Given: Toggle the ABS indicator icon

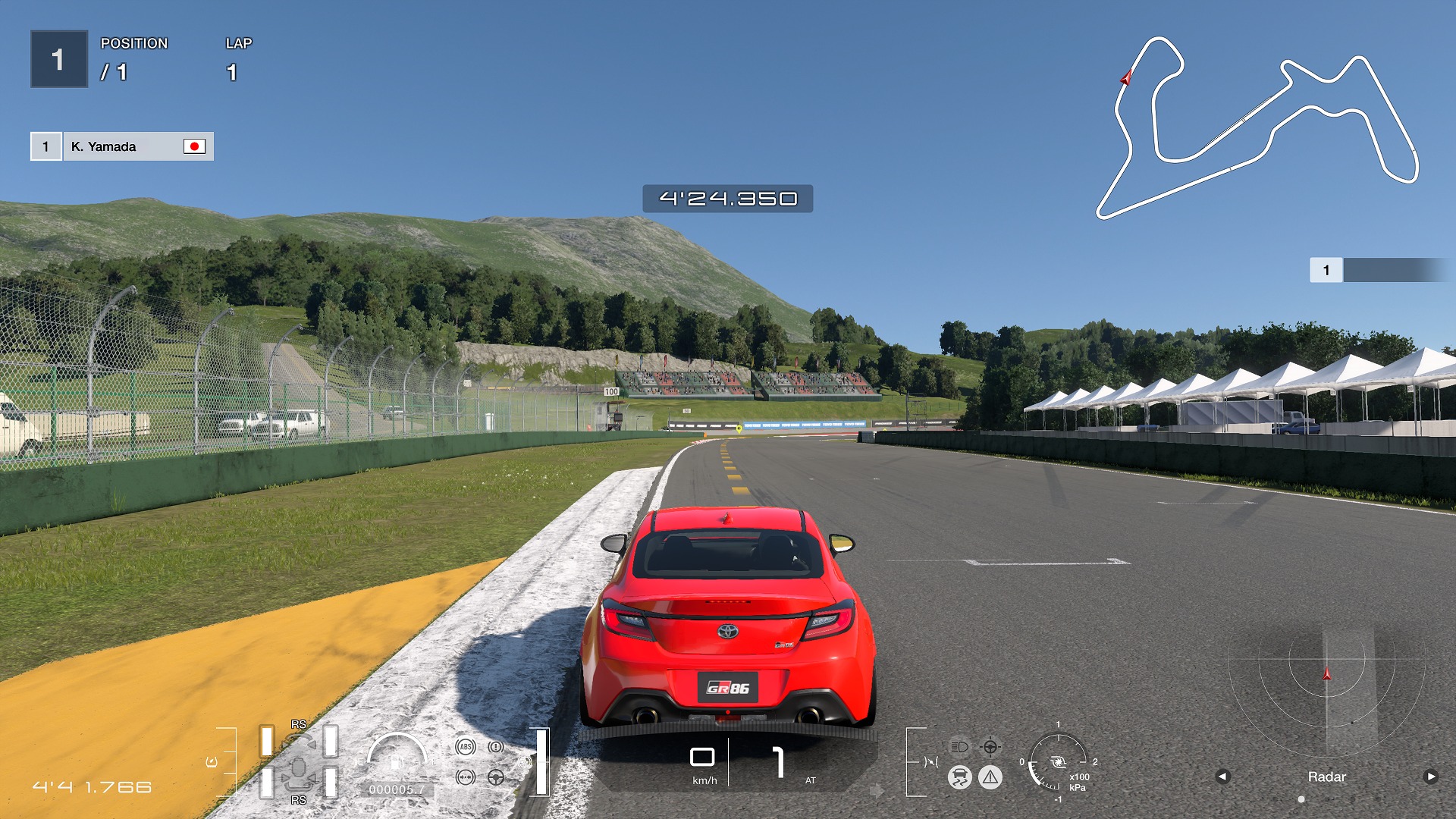Looking at the screenshot, I should point(466,747).
